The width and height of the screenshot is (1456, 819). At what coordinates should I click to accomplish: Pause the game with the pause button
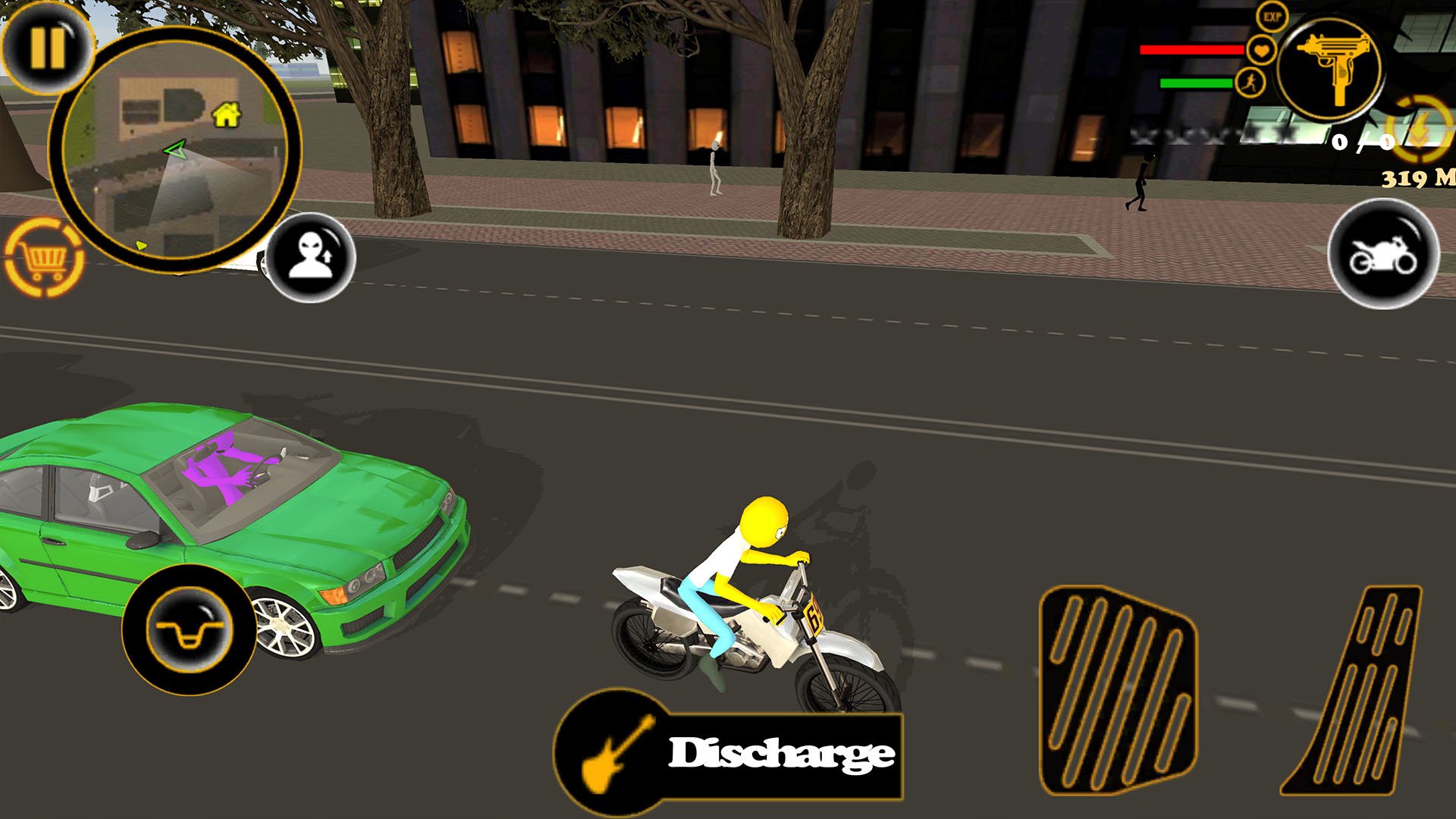pyautogui.click(x=47, y=47)
